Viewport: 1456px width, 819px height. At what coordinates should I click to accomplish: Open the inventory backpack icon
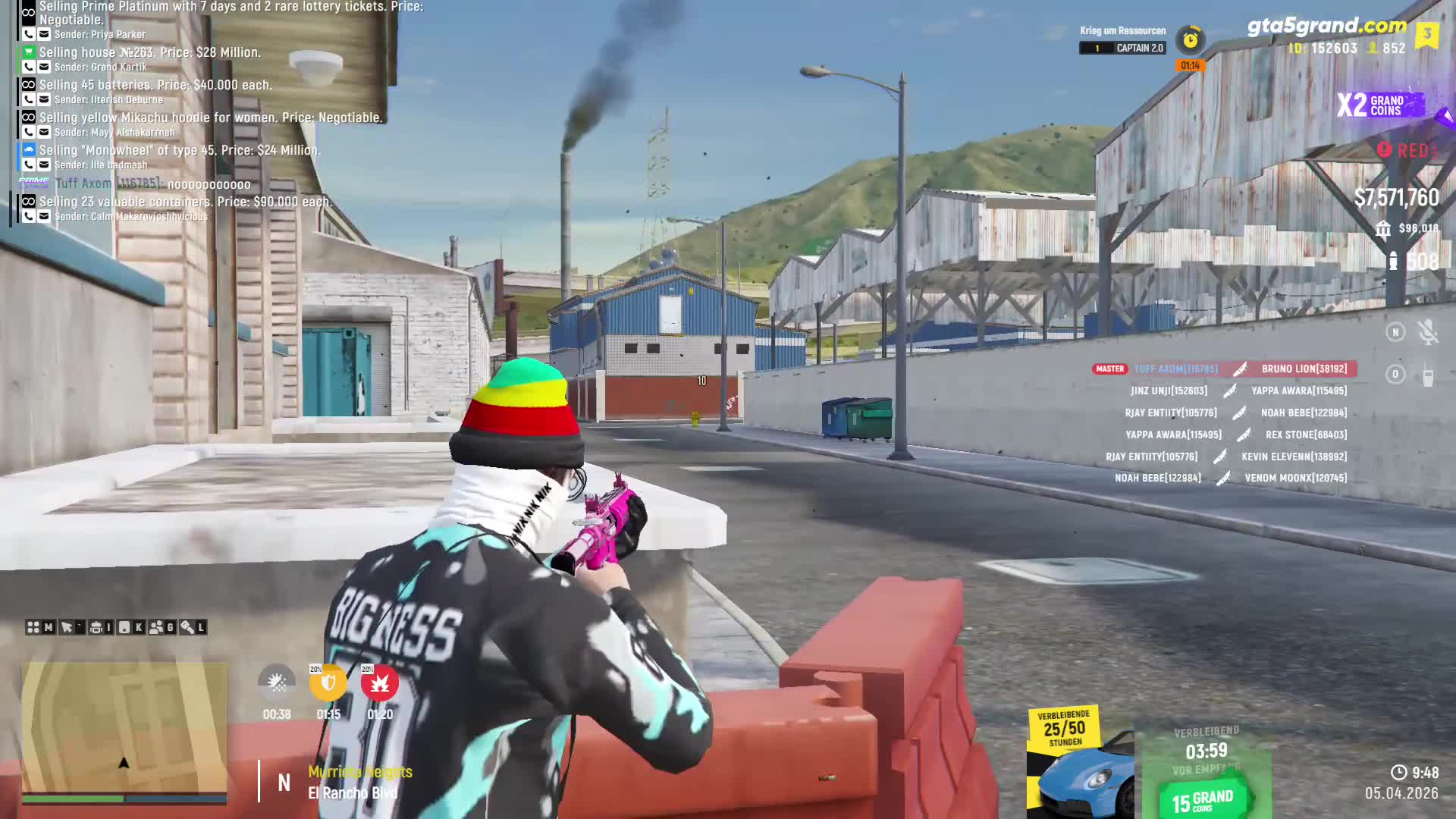pyautogui.click(x=96, y=627)
